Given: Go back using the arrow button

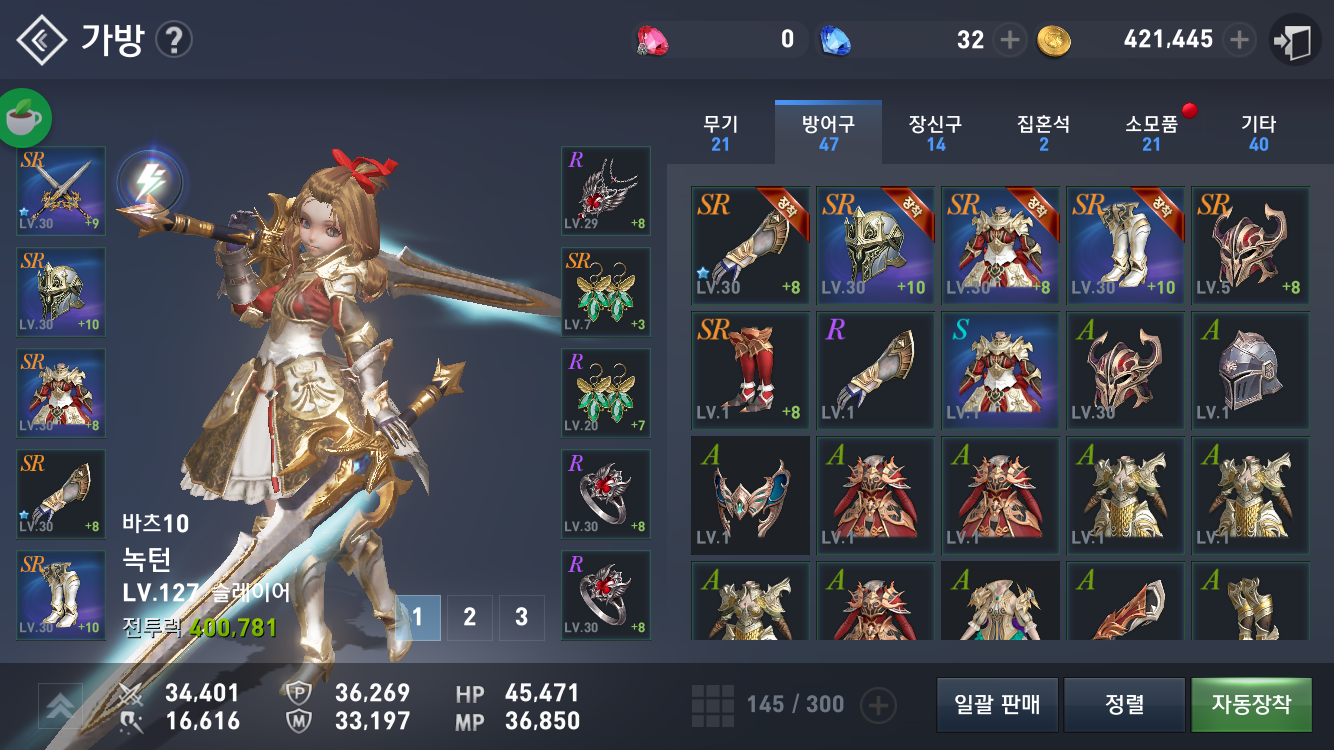Looking at the screenshot, I should click(41, 40).
